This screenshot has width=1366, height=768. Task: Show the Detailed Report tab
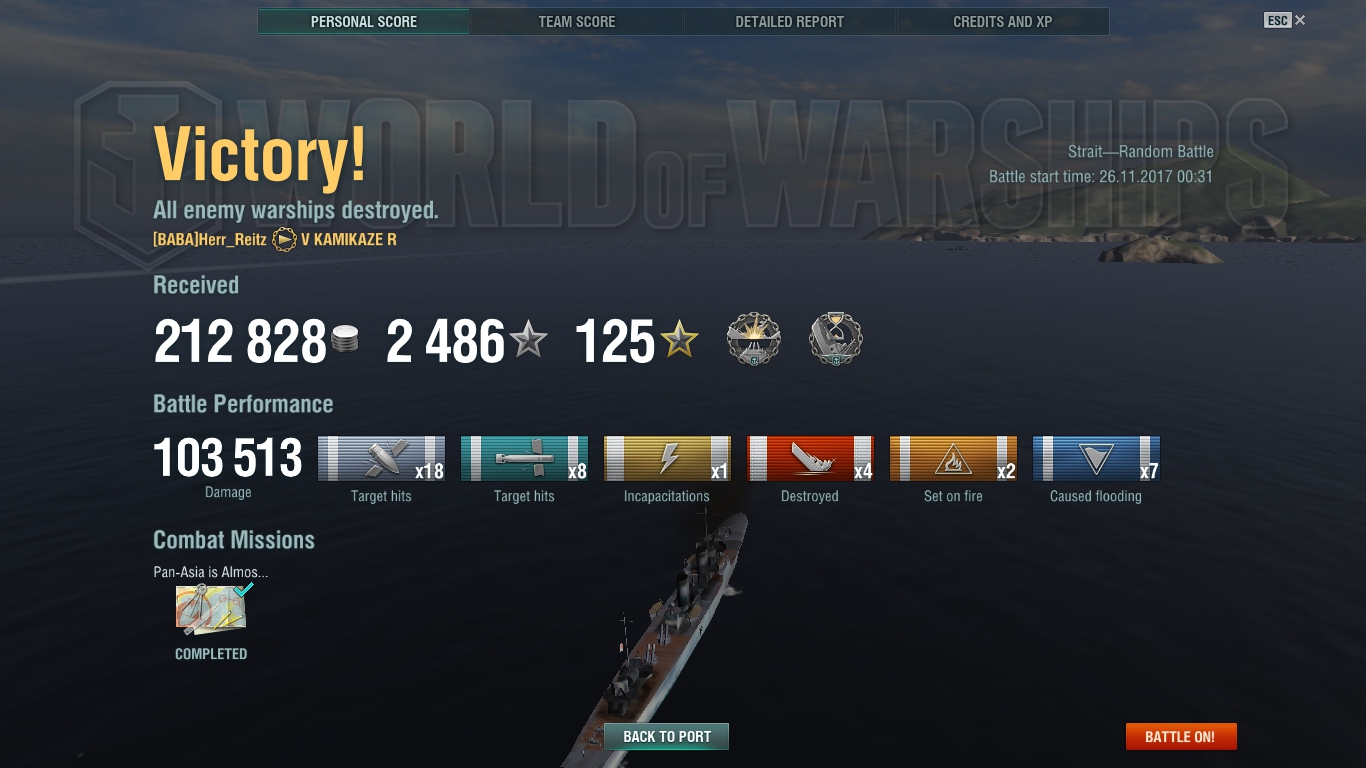[x=789, y=22]
